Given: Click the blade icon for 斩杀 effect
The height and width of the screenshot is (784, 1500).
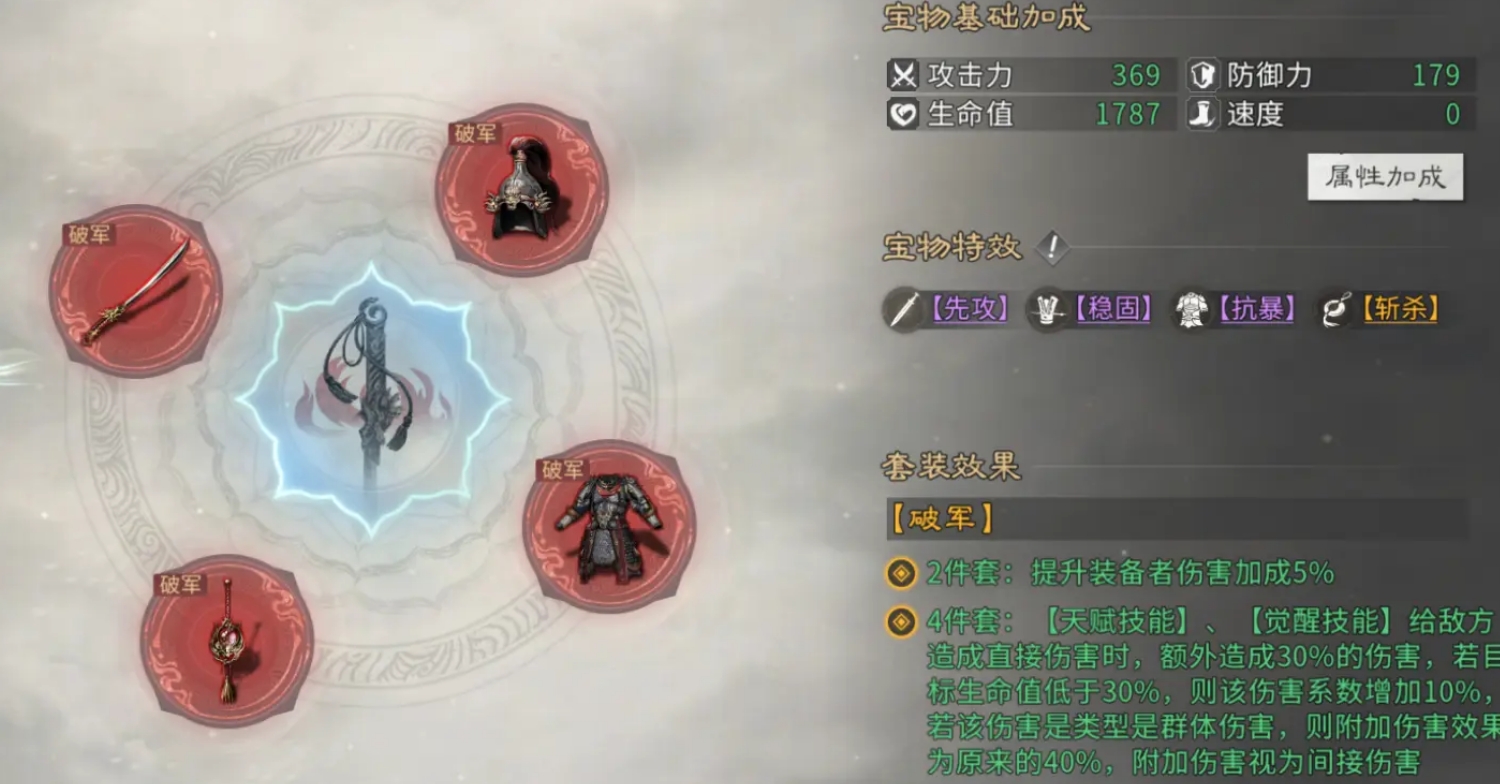Looking at the screenshot, I should (x=1335, y=310).
